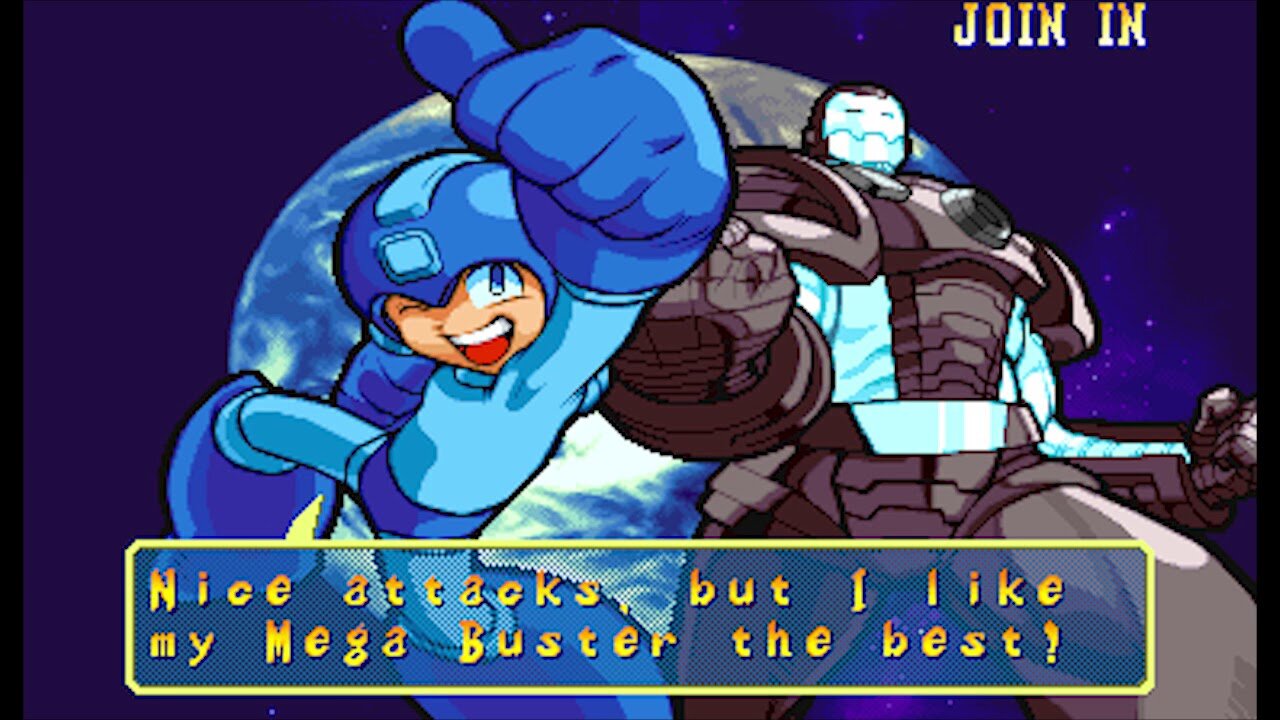This screenshot has width=1280, height=720.
Task: Select the JOIN IN prompt
Action: pyautogui.click(x=1050, y=27)
